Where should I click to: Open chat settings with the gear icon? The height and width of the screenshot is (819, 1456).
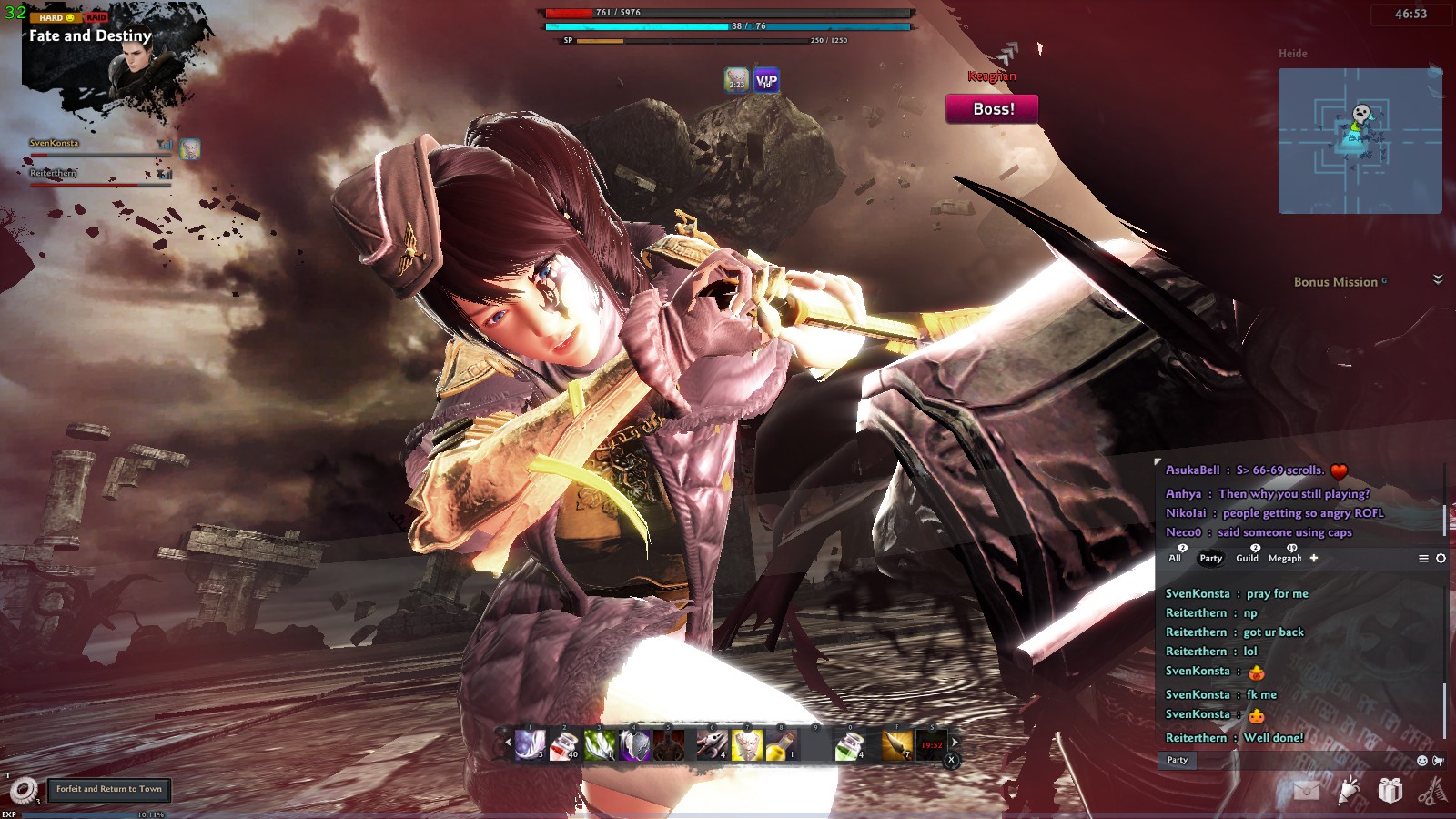(x=1441, y=558)
